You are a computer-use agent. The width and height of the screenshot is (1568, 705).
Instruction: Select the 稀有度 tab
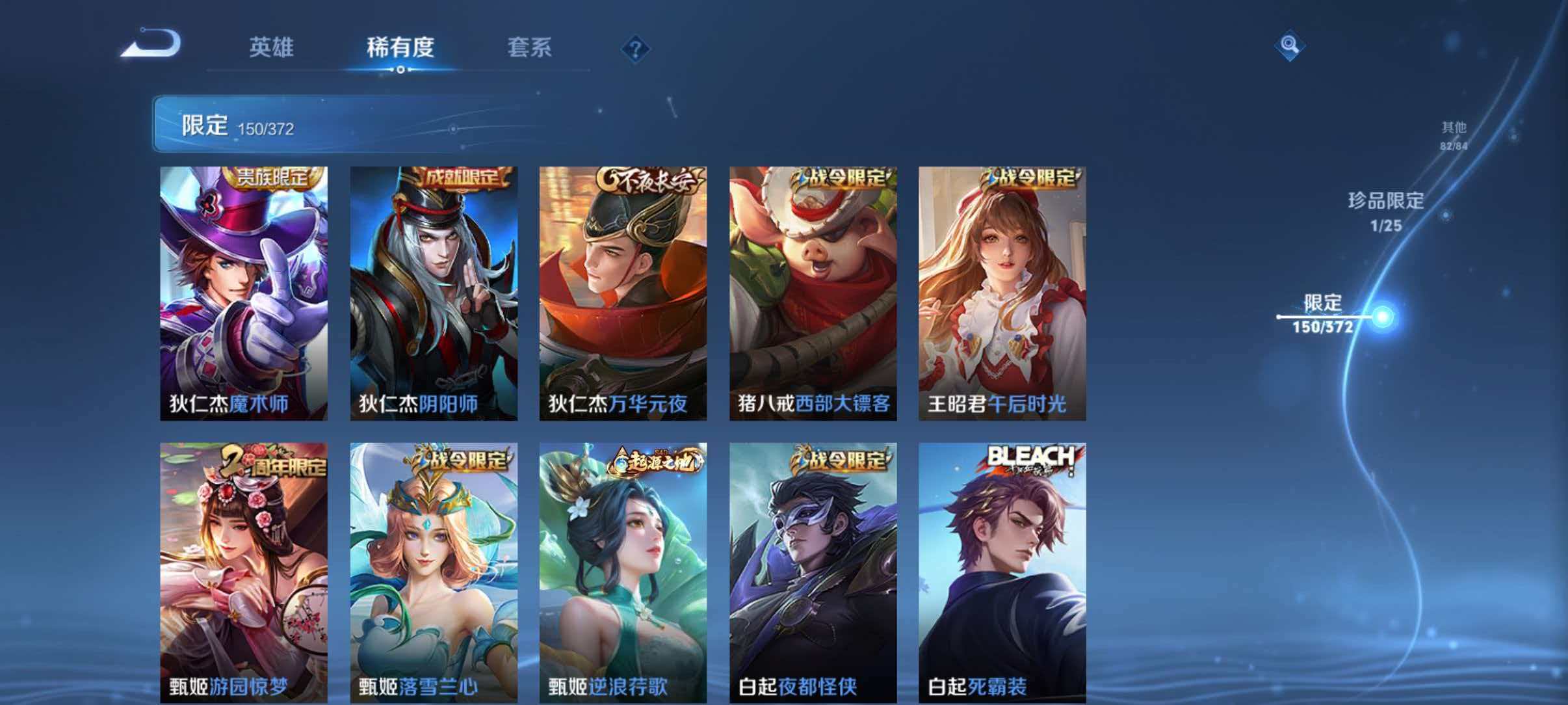(x=402, y=48)
